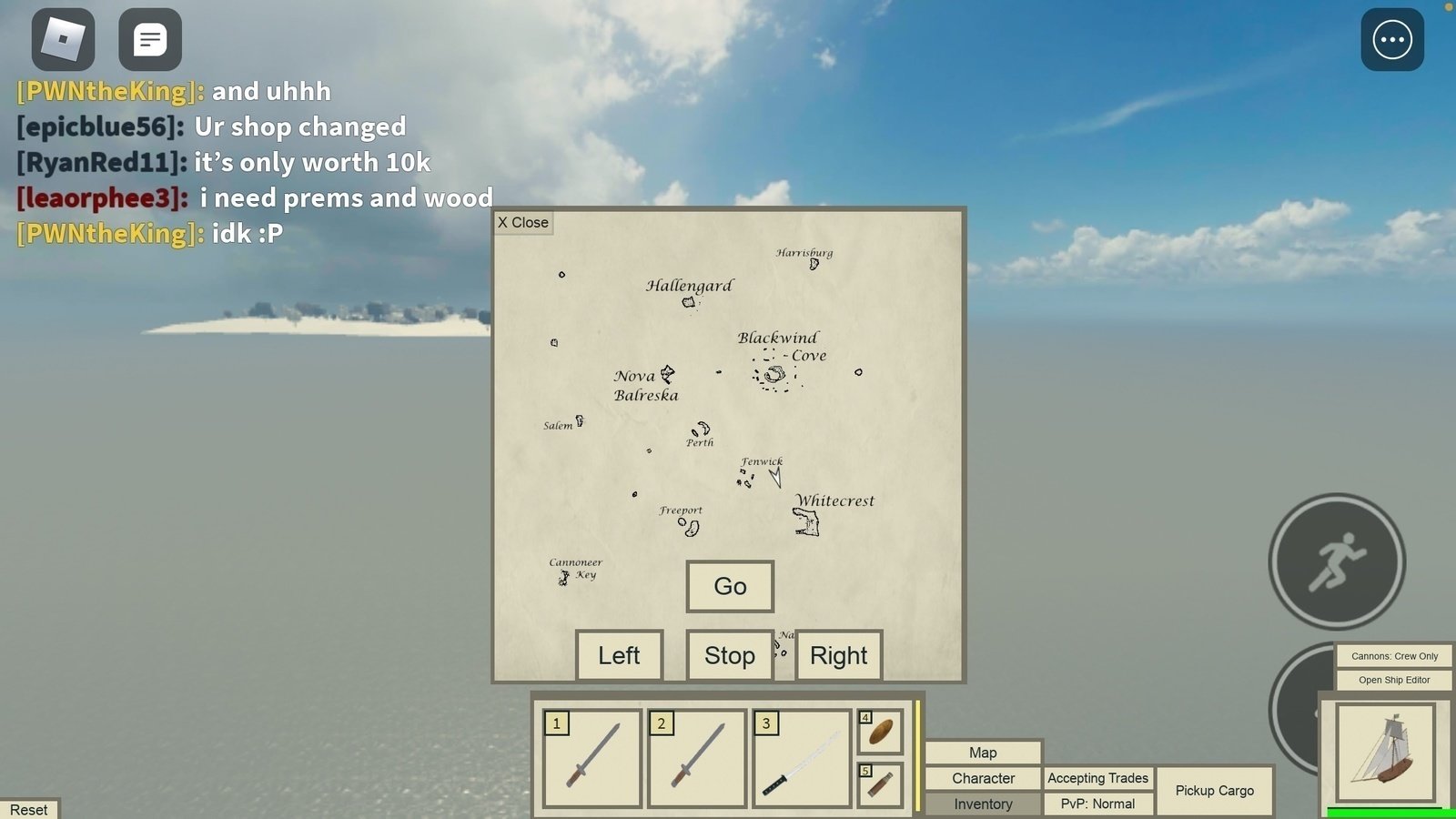The image size is (1456, 819).
Task: Select the Map tab
Action: (x=983, y=753)
